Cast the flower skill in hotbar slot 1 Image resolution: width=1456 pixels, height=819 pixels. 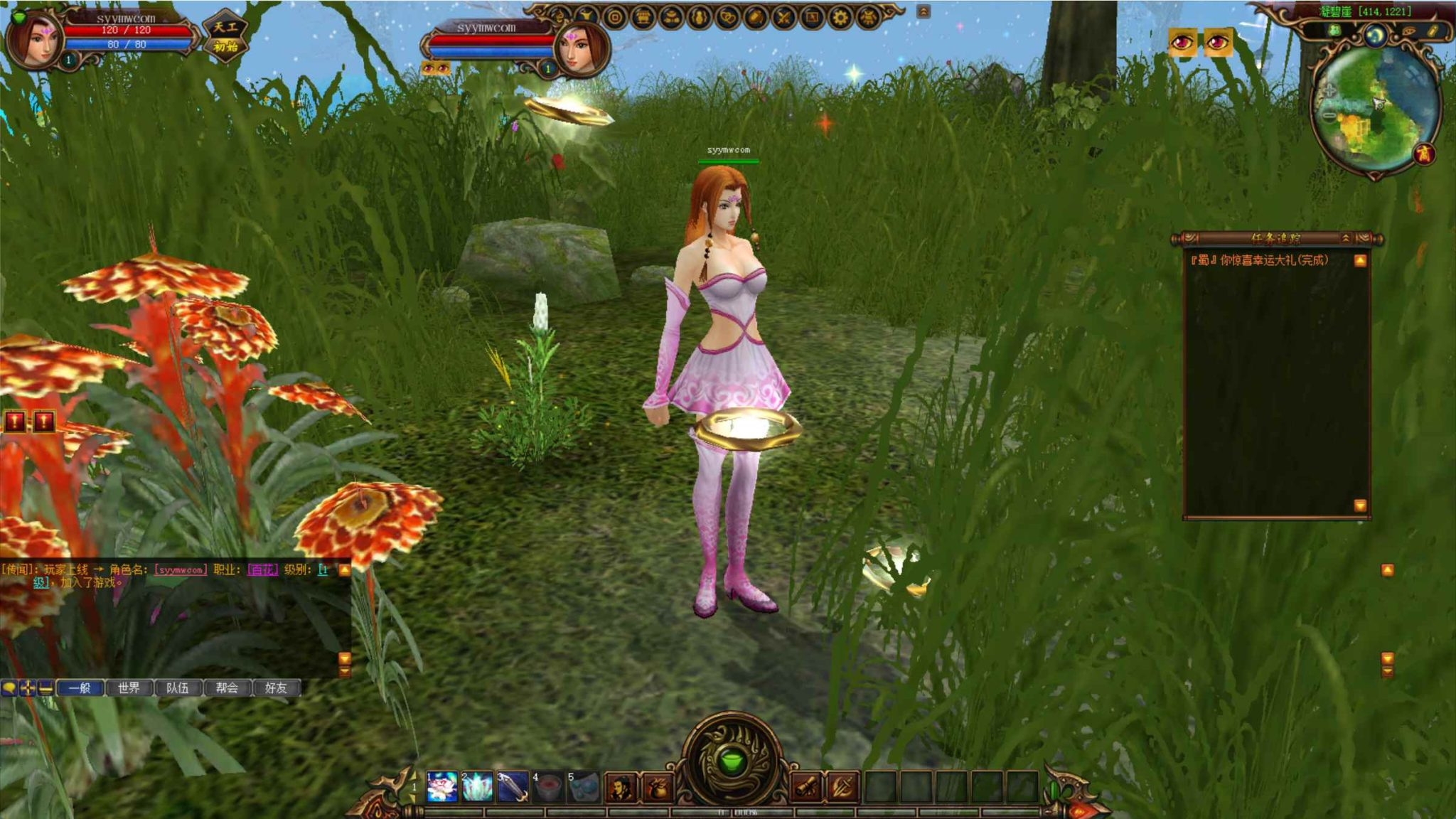point(442,786)
